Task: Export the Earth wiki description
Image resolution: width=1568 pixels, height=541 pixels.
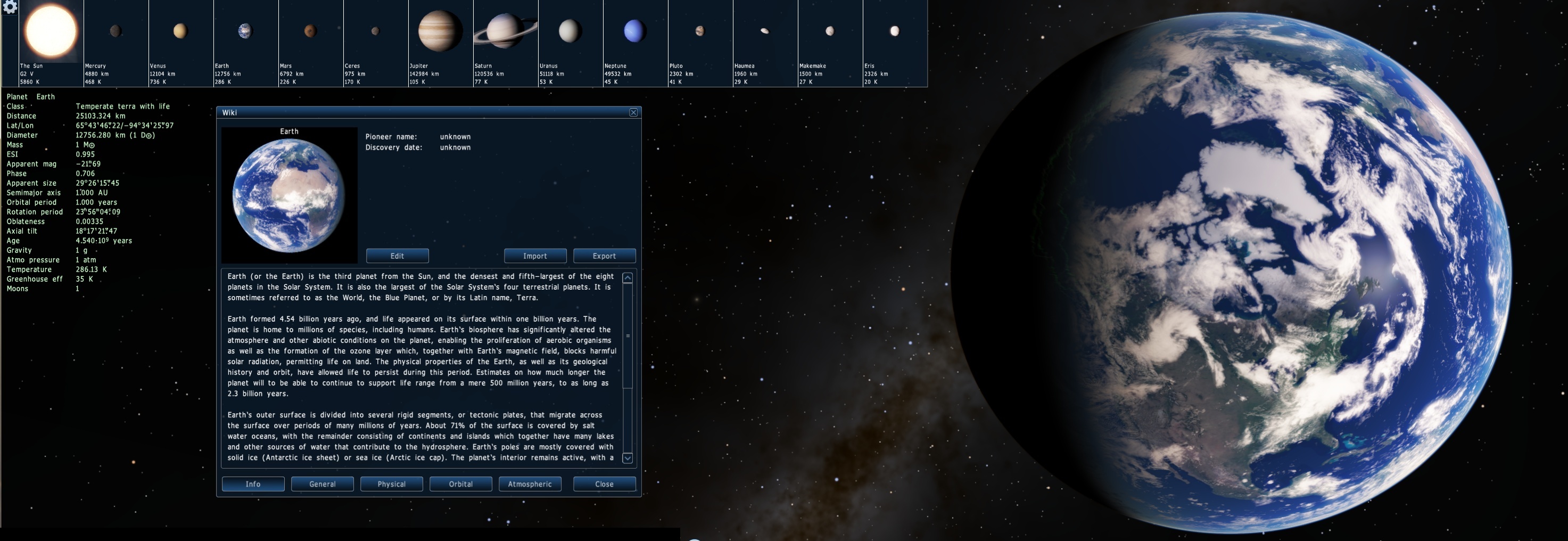Action: [605, 256]
